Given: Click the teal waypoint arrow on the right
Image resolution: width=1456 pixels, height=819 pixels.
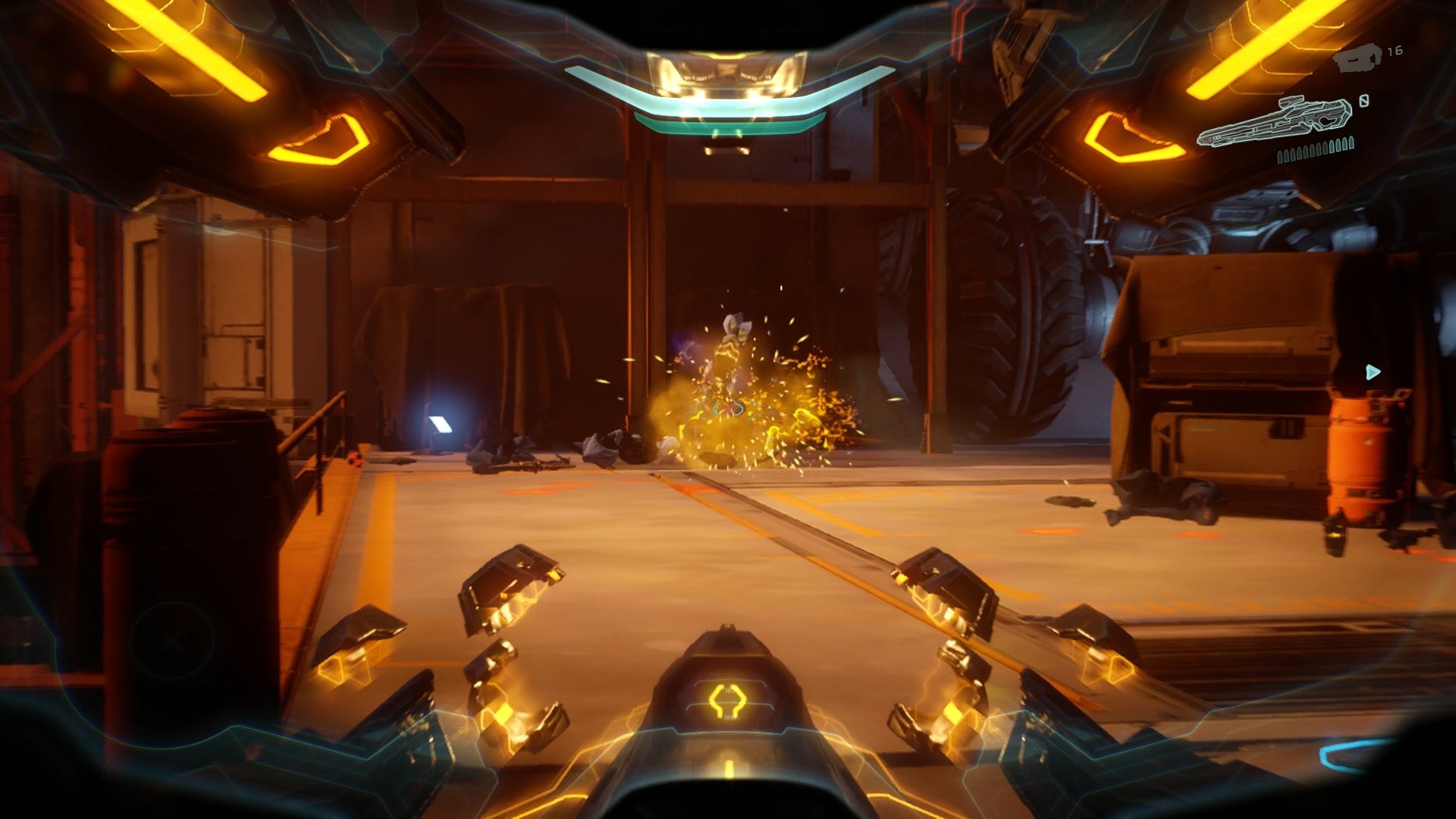Looking at the screenshot, I should [x=1373, y=372].
